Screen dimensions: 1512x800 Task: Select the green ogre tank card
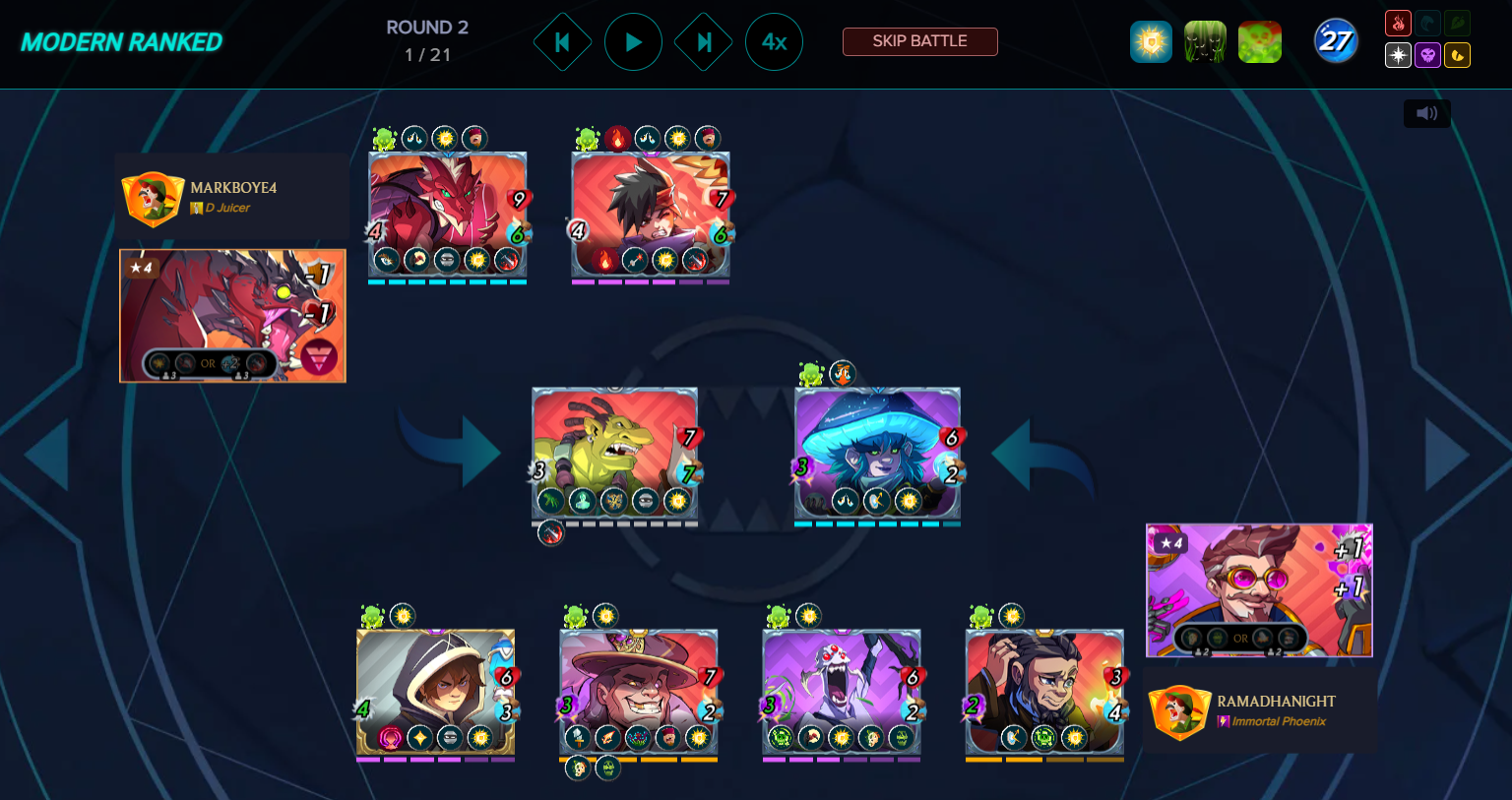(614, 451)
